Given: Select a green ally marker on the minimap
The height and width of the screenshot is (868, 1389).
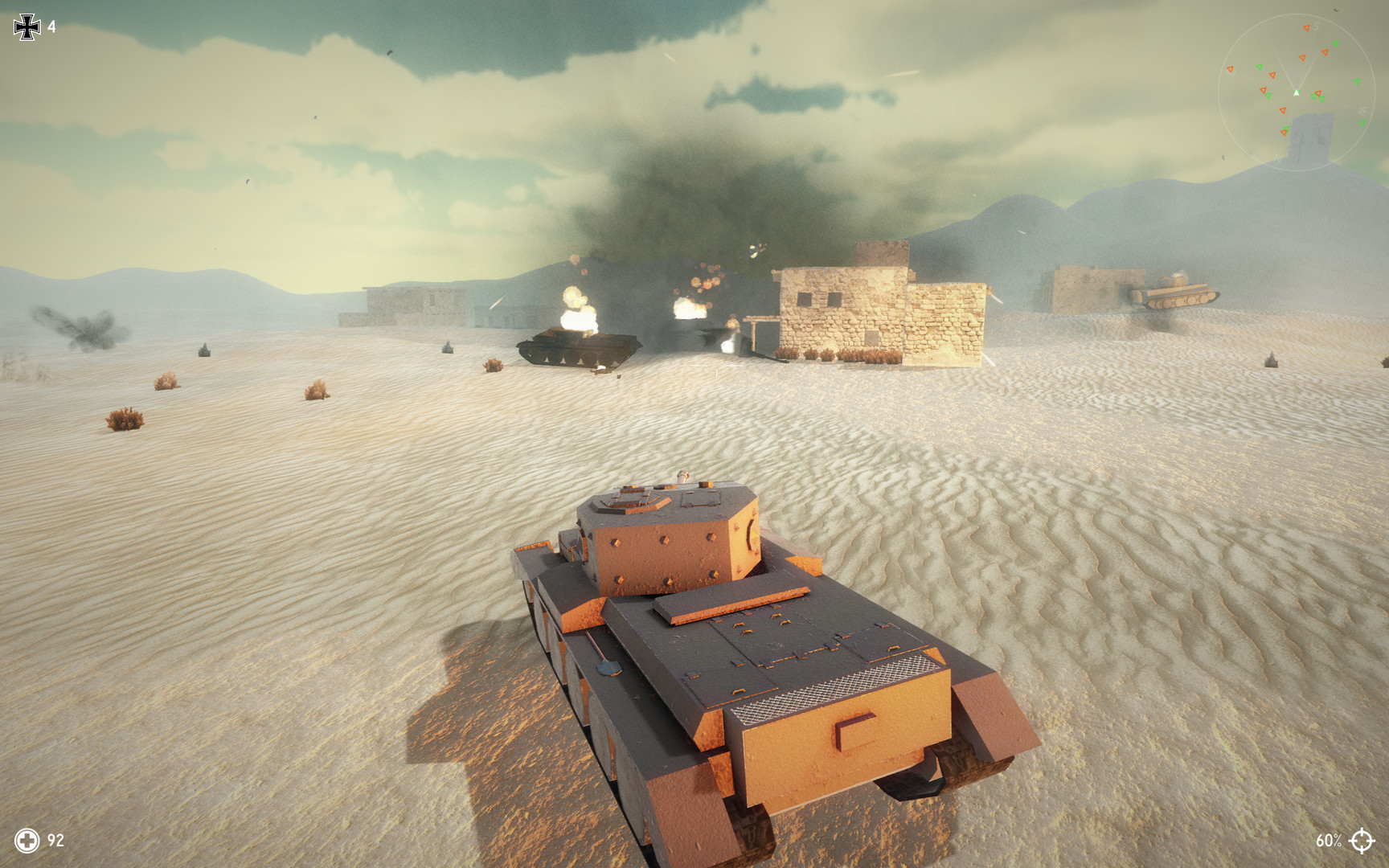Looking at the screenshot, I should click(1335, 44).
